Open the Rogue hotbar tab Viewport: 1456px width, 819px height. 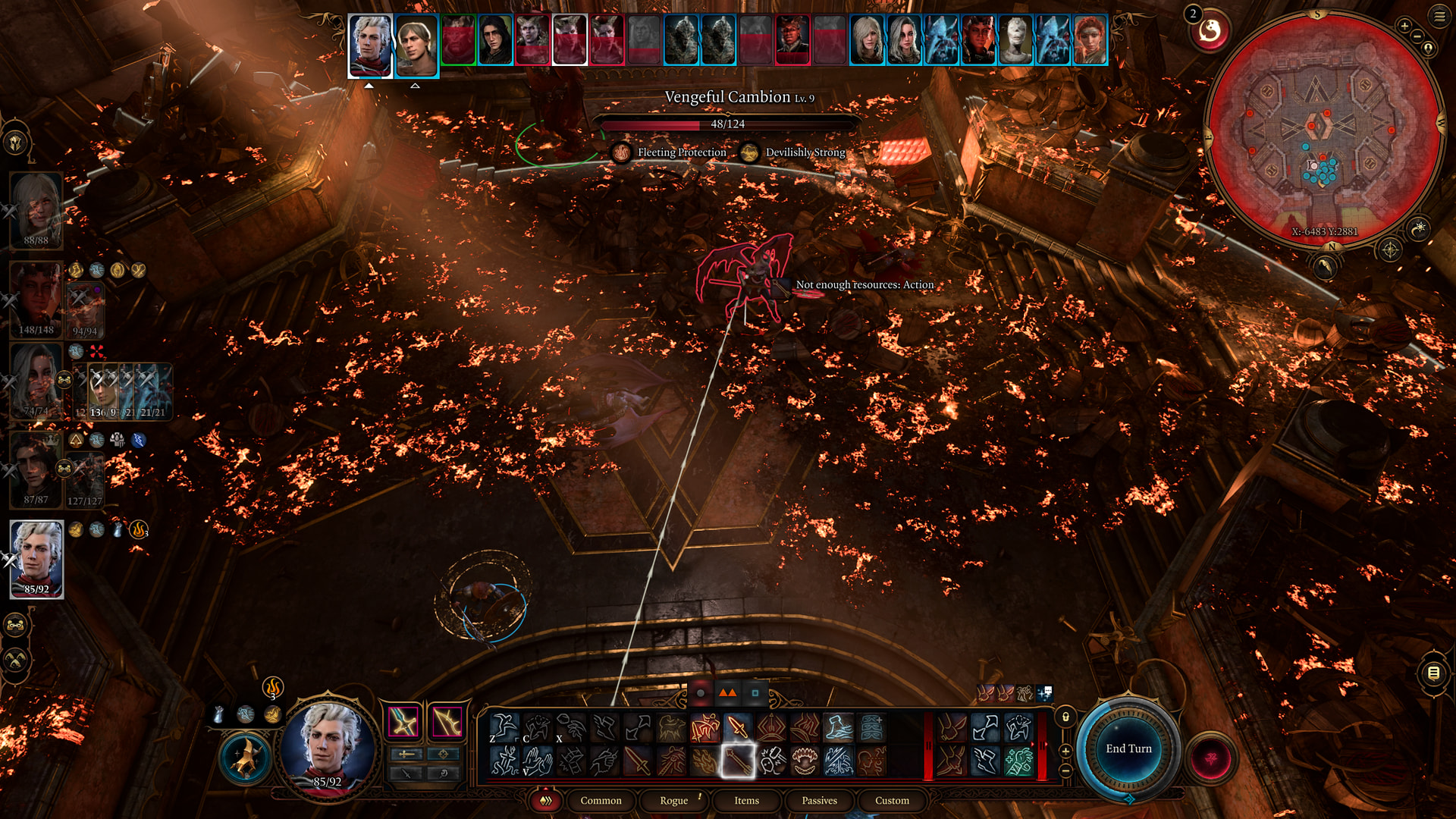point(673,801)
